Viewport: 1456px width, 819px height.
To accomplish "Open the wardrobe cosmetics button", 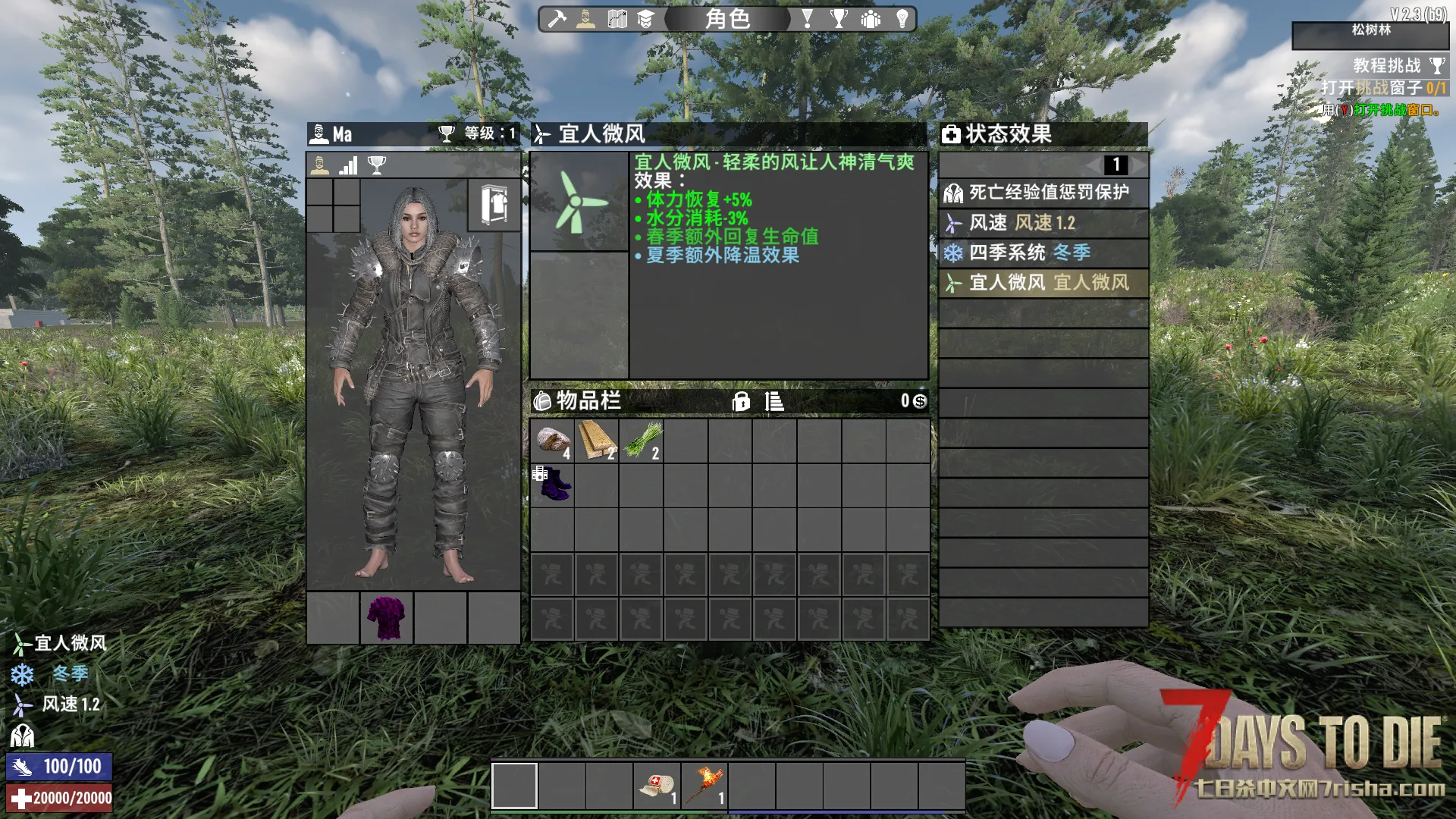I will (494, 205).
